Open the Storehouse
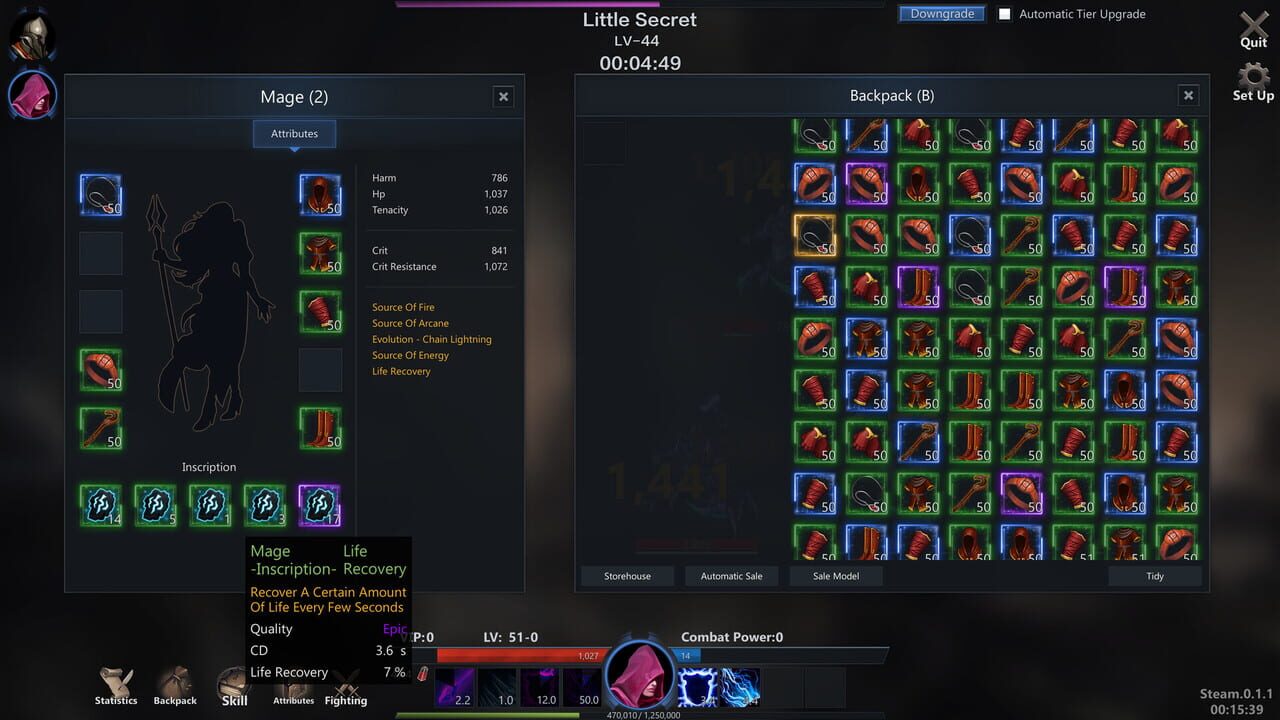The image size is (1280, 720). (627, 576)
